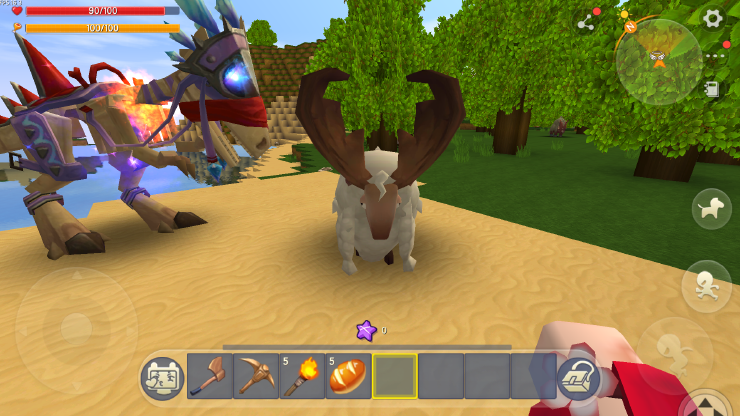Open the backpack button right of hotbar

pos(578,378)
